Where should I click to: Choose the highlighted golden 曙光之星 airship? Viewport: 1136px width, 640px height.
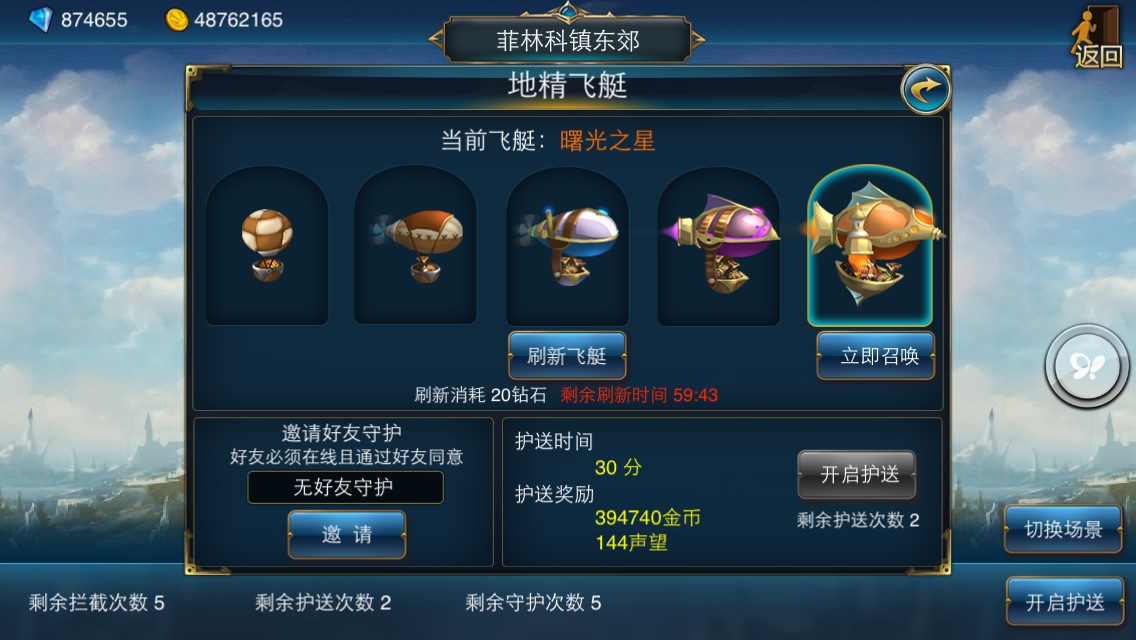[x=870, y=245]
